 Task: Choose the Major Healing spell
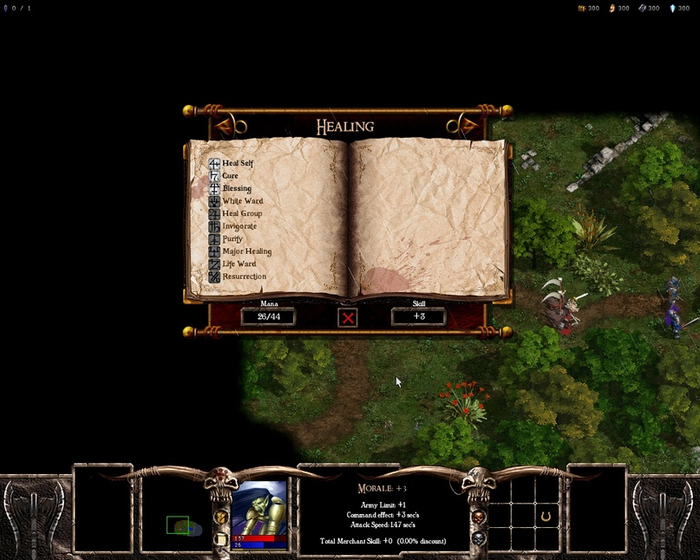246,251
